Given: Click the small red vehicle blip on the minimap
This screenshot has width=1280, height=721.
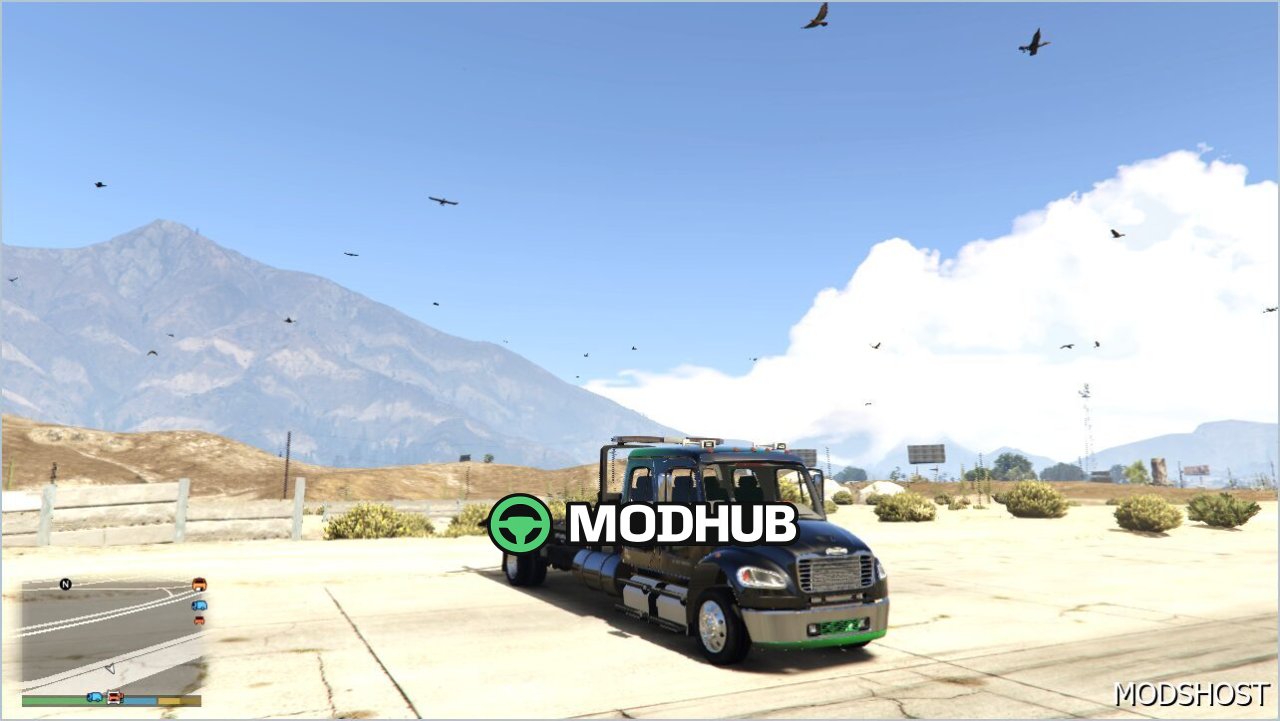Looking at the screenshot, I should (x=198, y=620).
